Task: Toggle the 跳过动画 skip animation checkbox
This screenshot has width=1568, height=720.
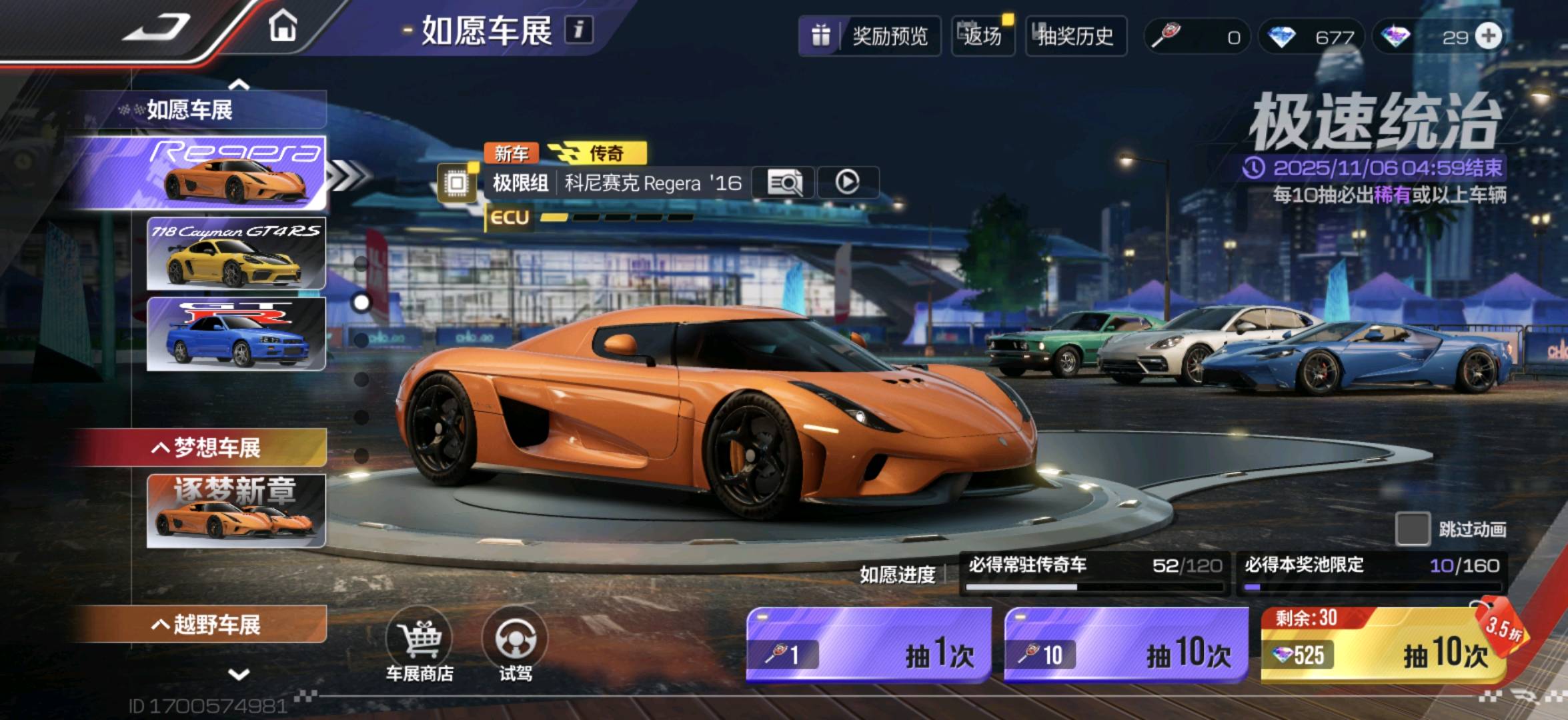Action: coord(1412,529)
